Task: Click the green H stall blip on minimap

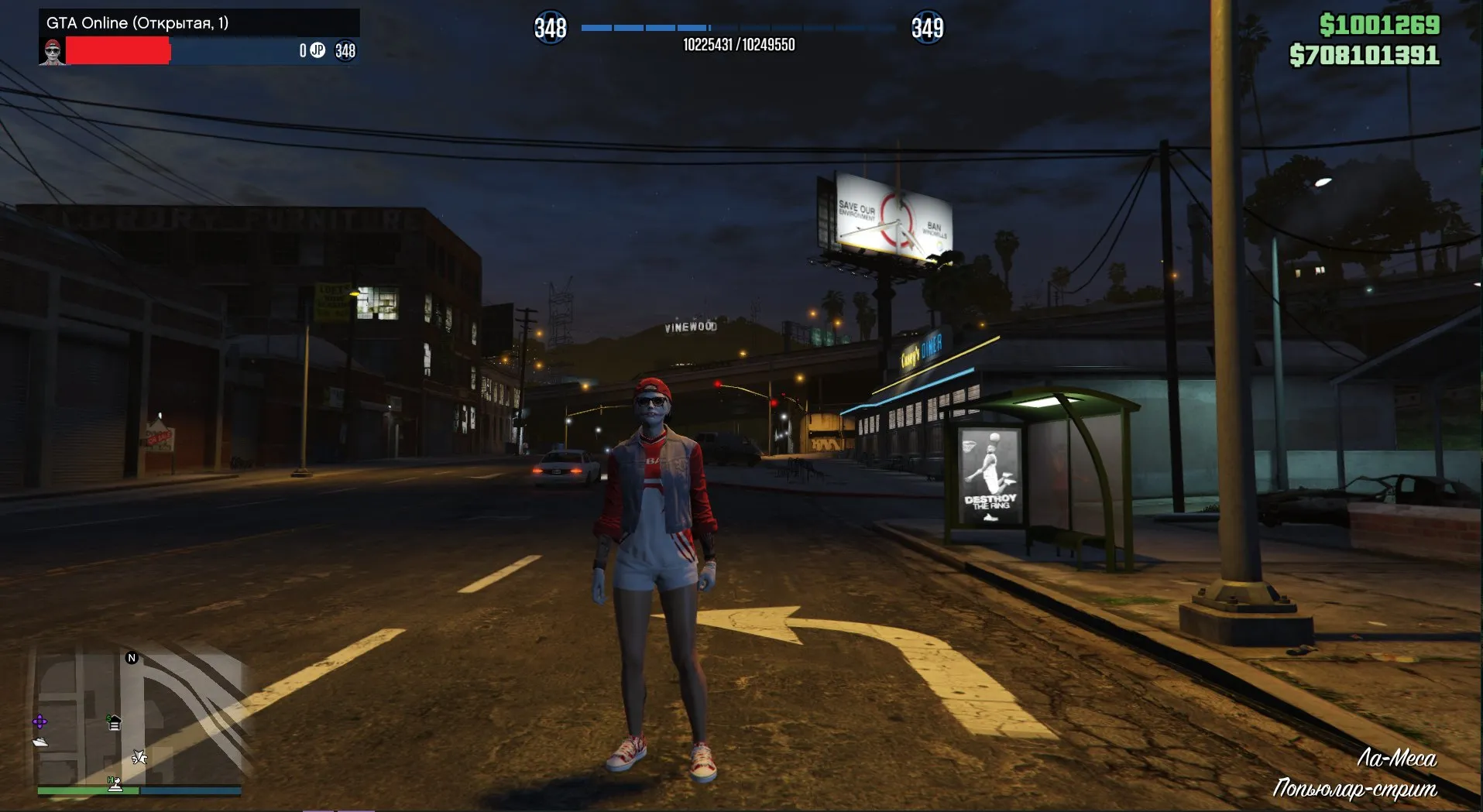Action: tap(115, 783)
